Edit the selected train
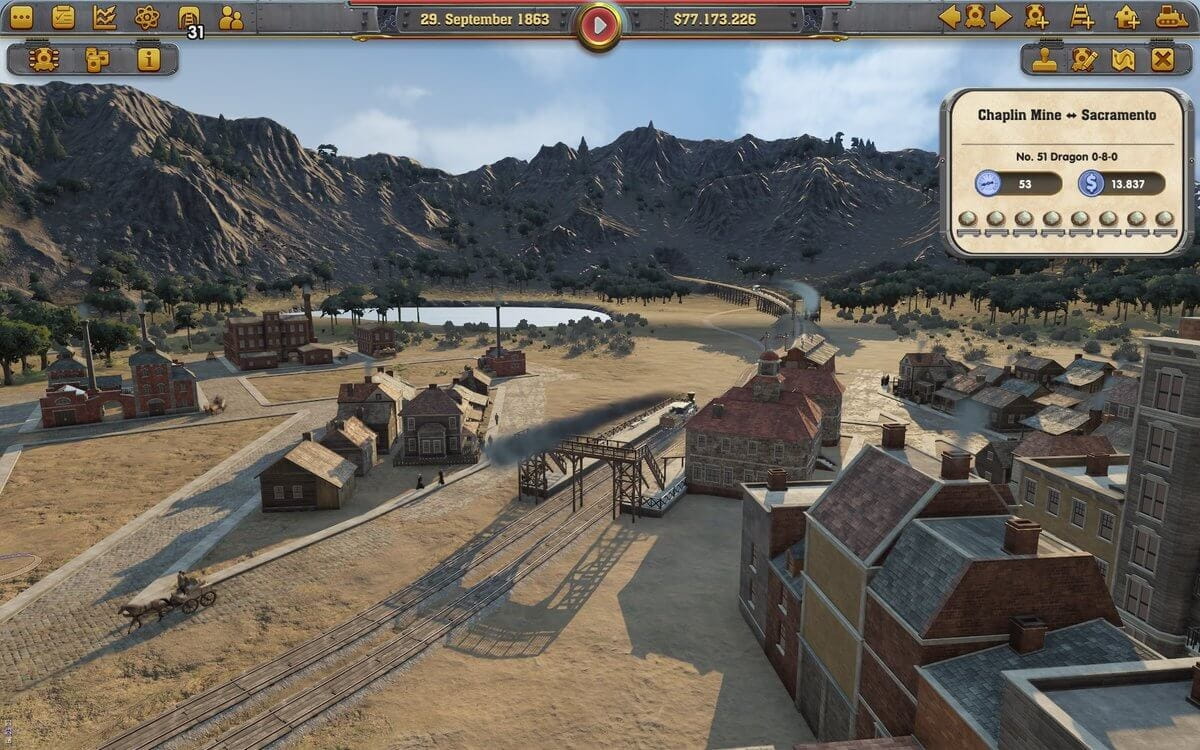 click(1084, 59)
